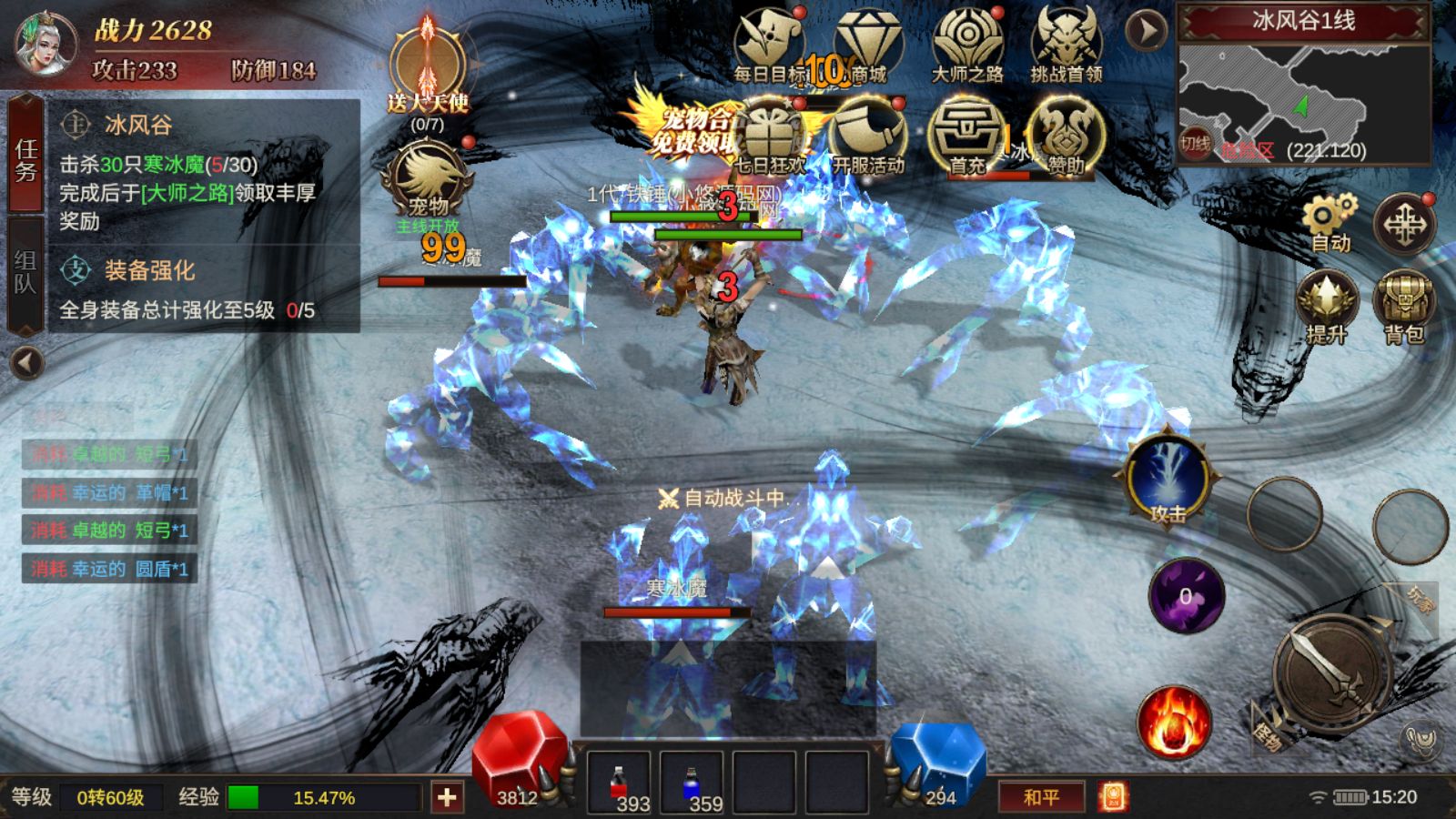Open the 提升 upgrade menu
The width and height of the screenshot is (1456, 819).
1327,305
